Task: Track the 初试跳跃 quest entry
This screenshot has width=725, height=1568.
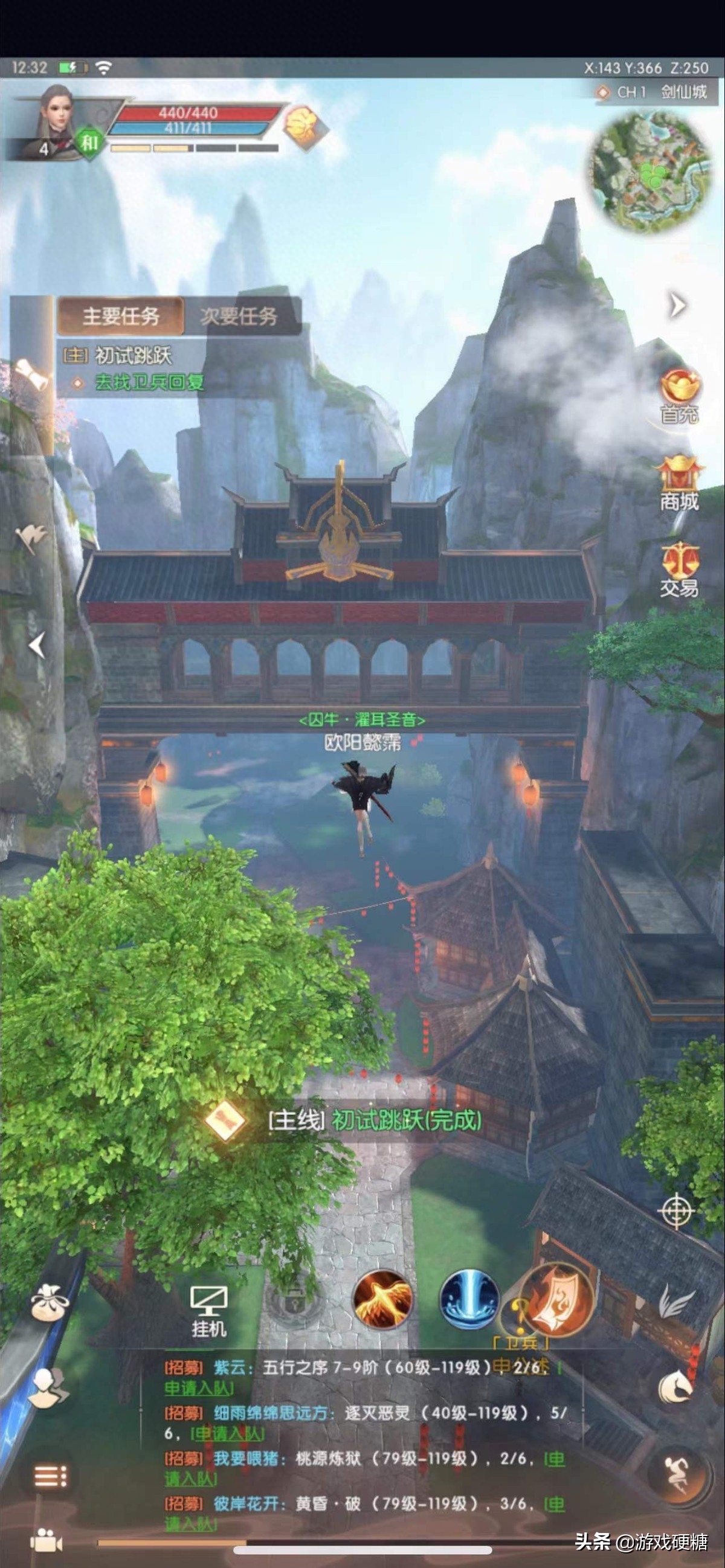Action: click(x=133, y=356)
